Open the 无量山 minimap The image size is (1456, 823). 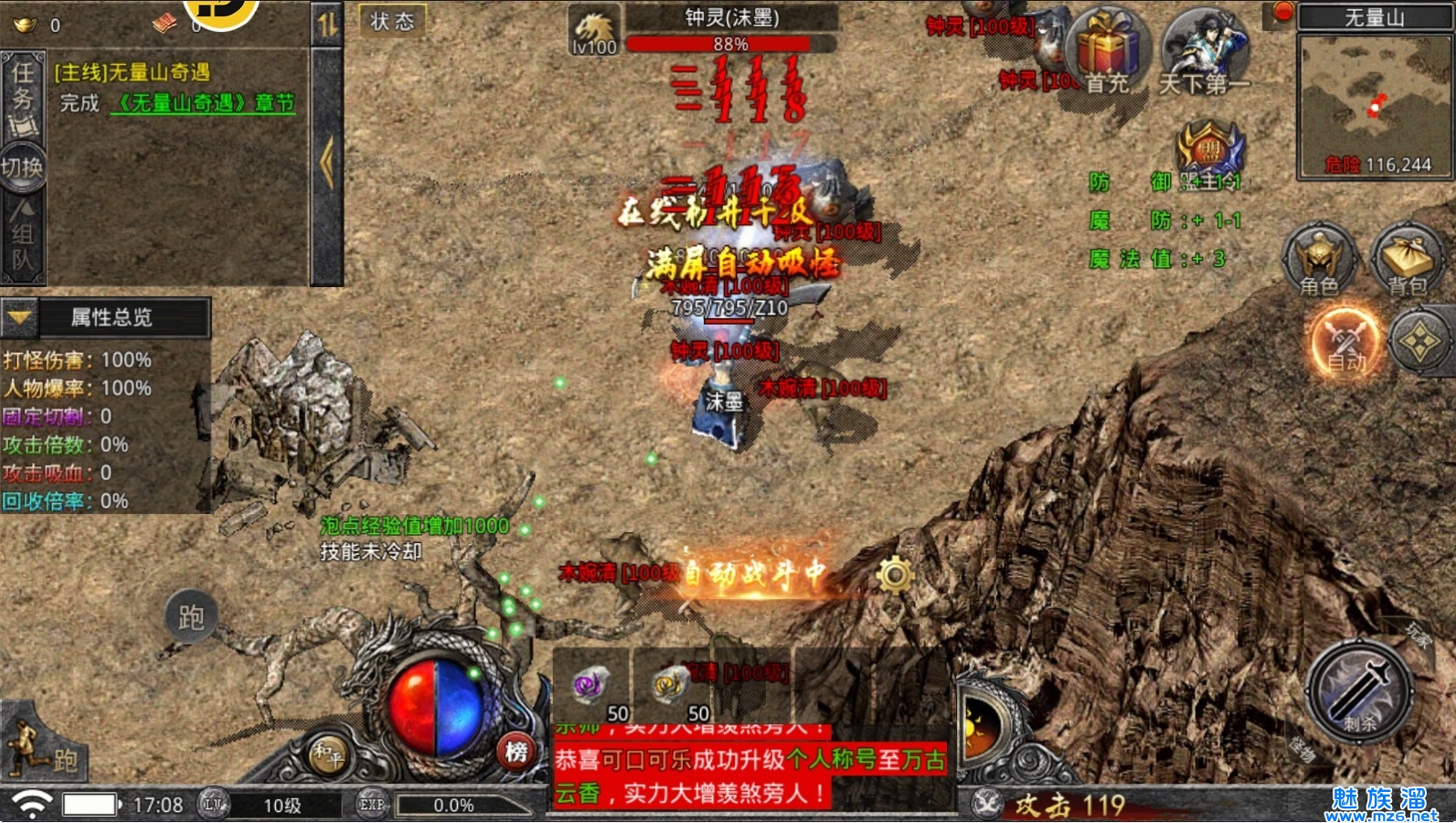[1375, 101]
